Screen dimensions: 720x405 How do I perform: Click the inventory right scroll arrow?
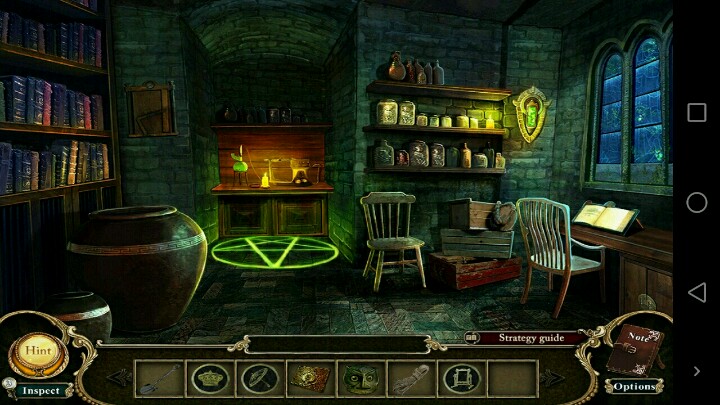click(551, 379)
